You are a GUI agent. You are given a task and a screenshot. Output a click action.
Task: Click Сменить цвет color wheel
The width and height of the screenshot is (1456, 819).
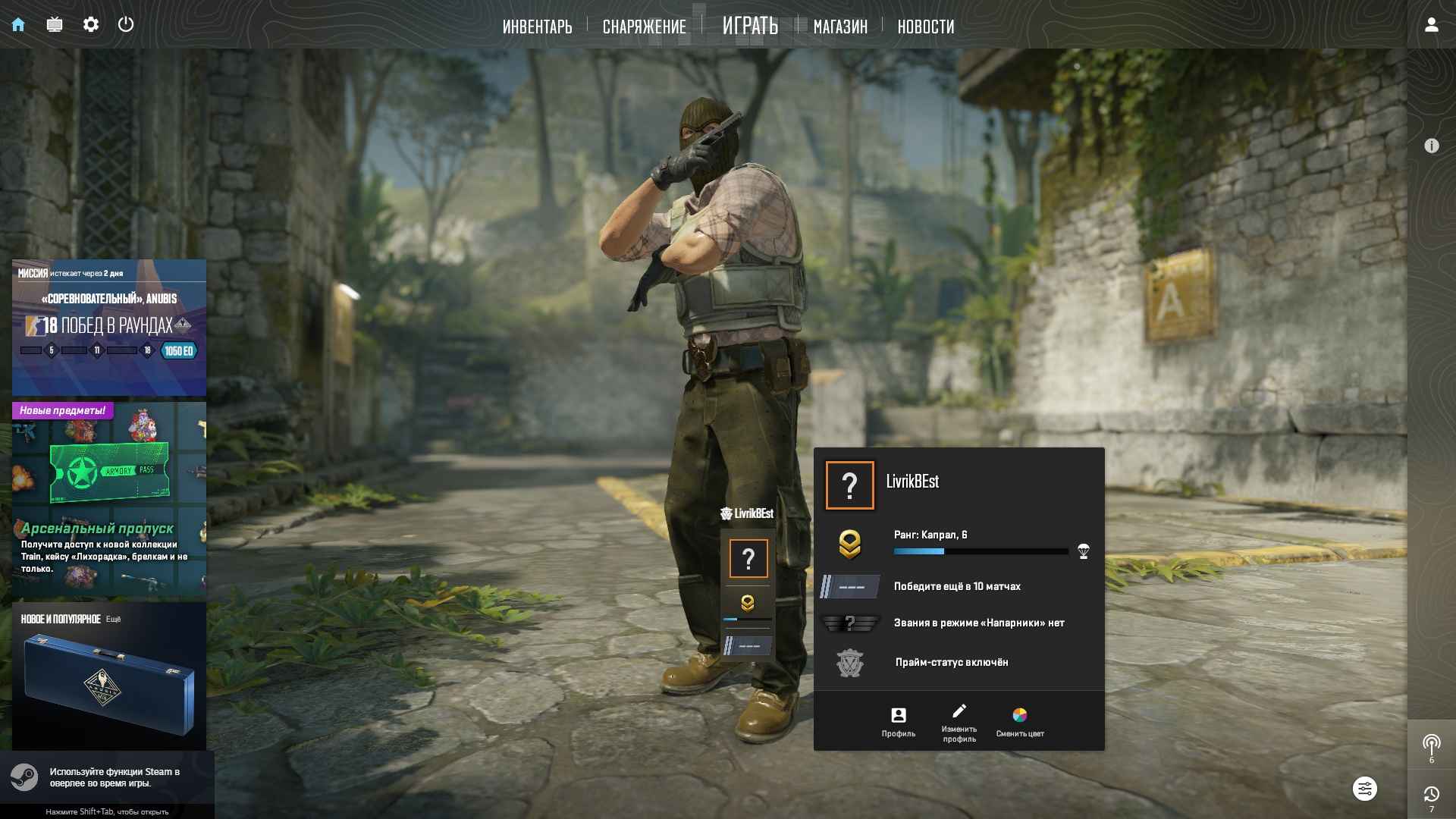point(1020,721)
